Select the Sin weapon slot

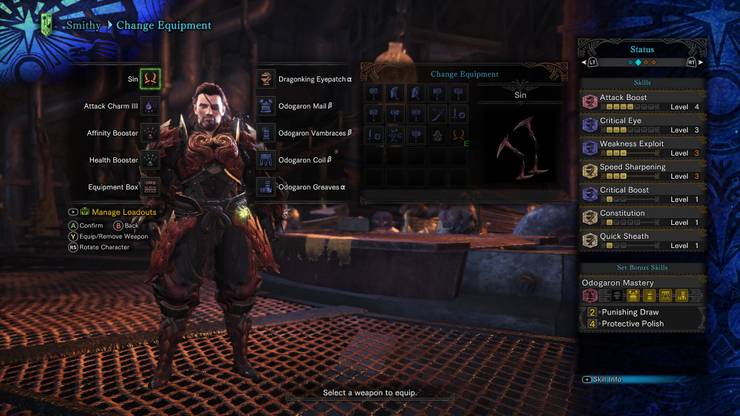pyautogui.click(x=150, y=78)
